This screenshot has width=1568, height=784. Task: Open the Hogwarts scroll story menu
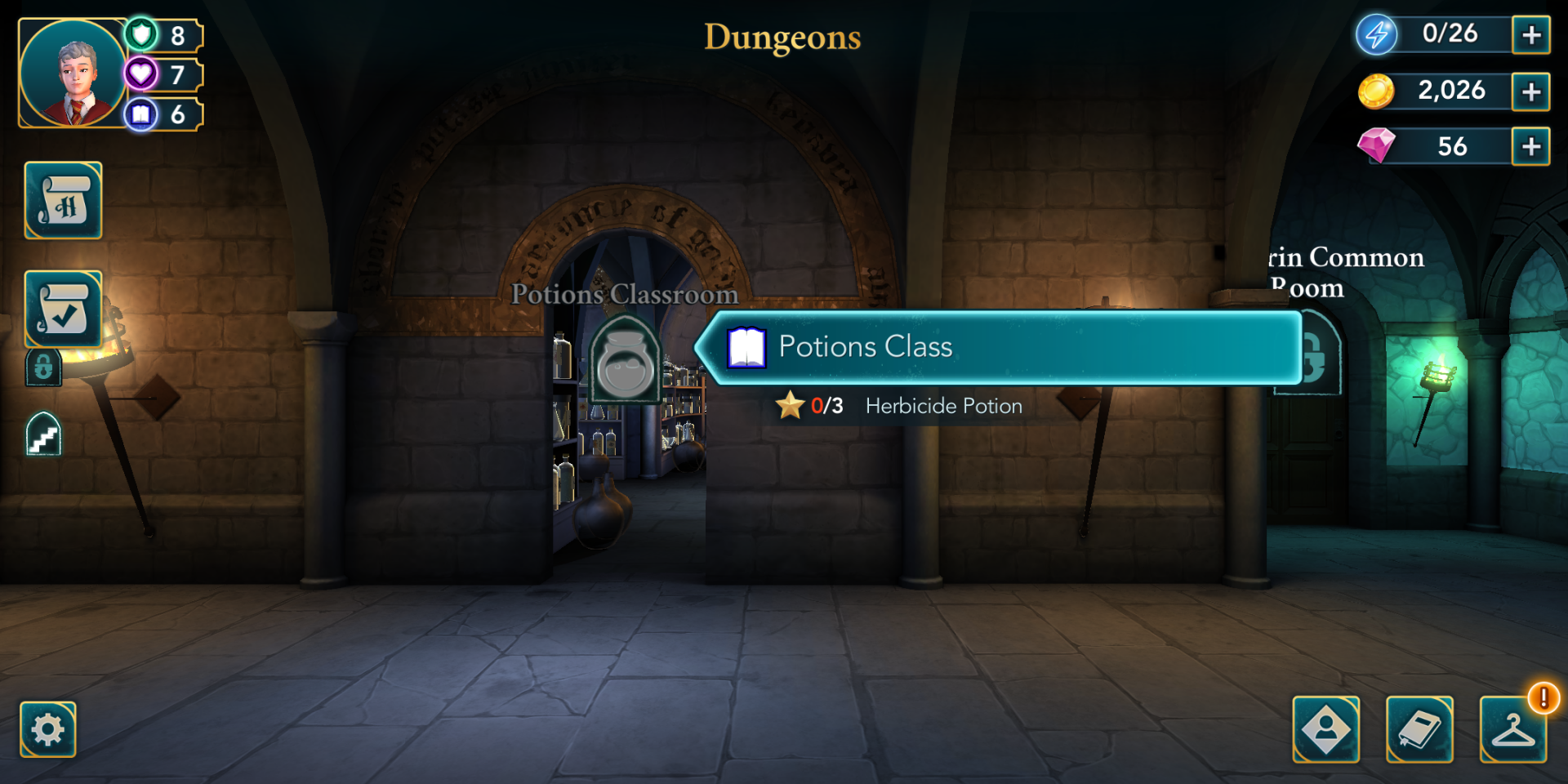[64, 201]
